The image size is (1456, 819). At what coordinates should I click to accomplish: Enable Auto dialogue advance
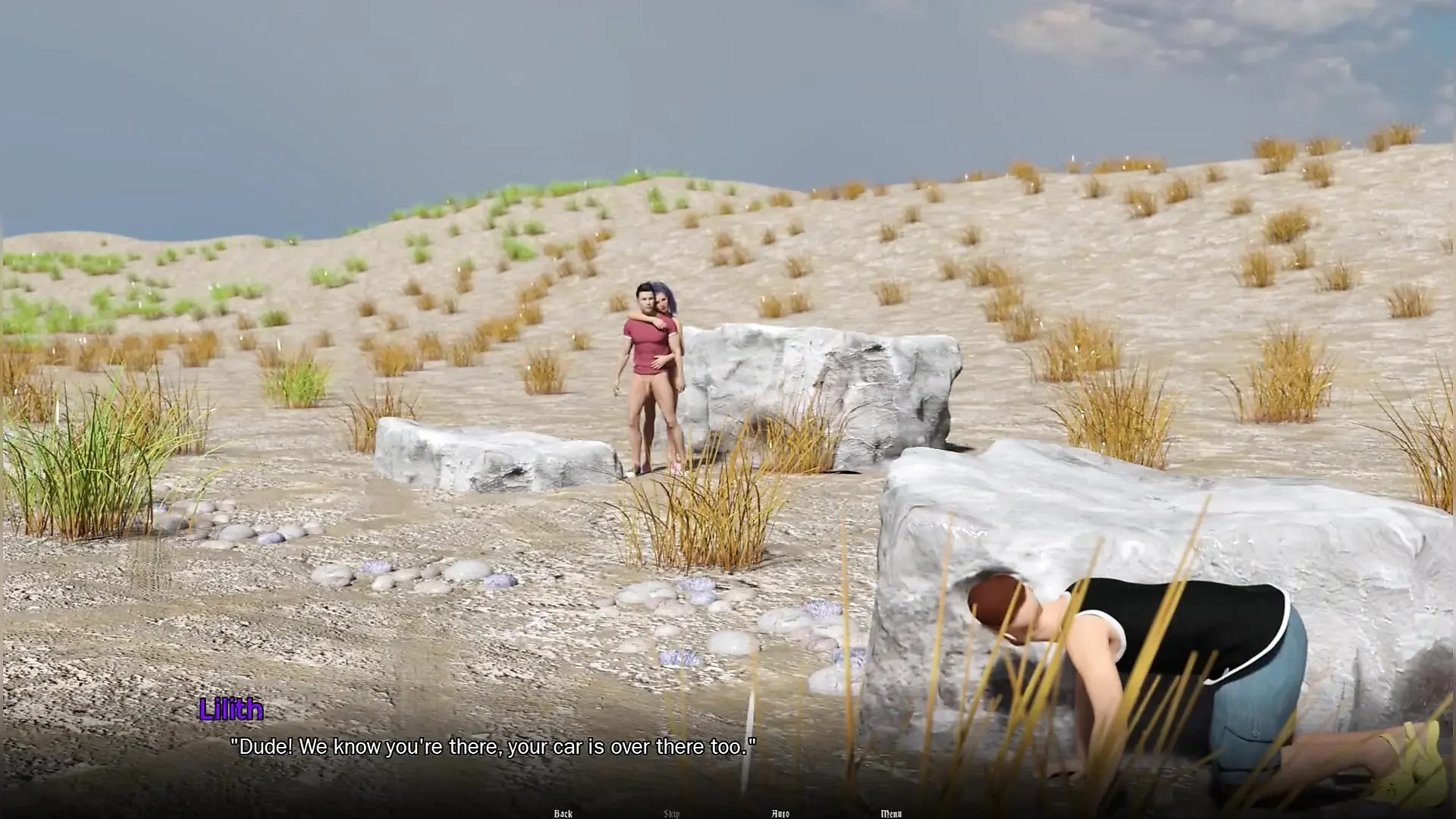(780, 814)
